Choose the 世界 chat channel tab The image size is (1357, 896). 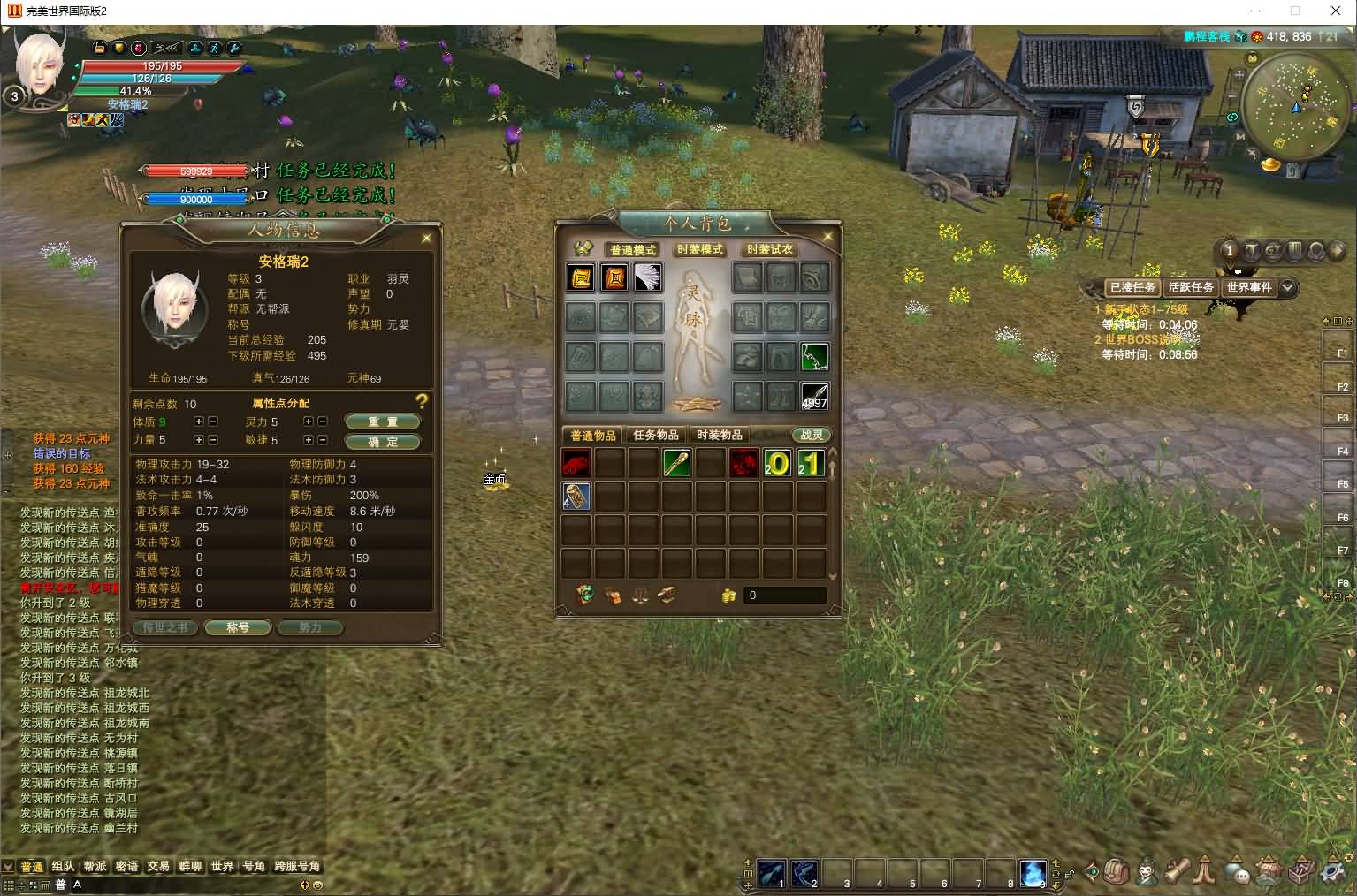(222, 866)
